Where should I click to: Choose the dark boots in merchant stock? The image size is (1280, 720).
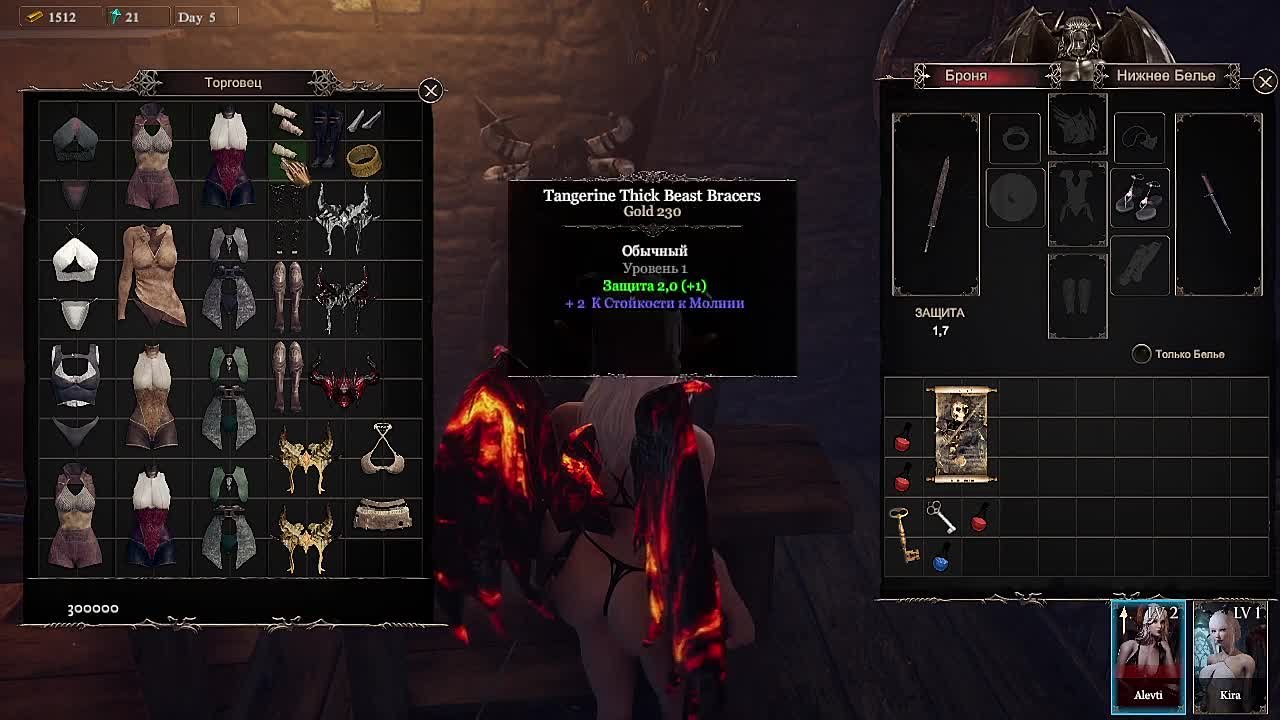point(325,141)
